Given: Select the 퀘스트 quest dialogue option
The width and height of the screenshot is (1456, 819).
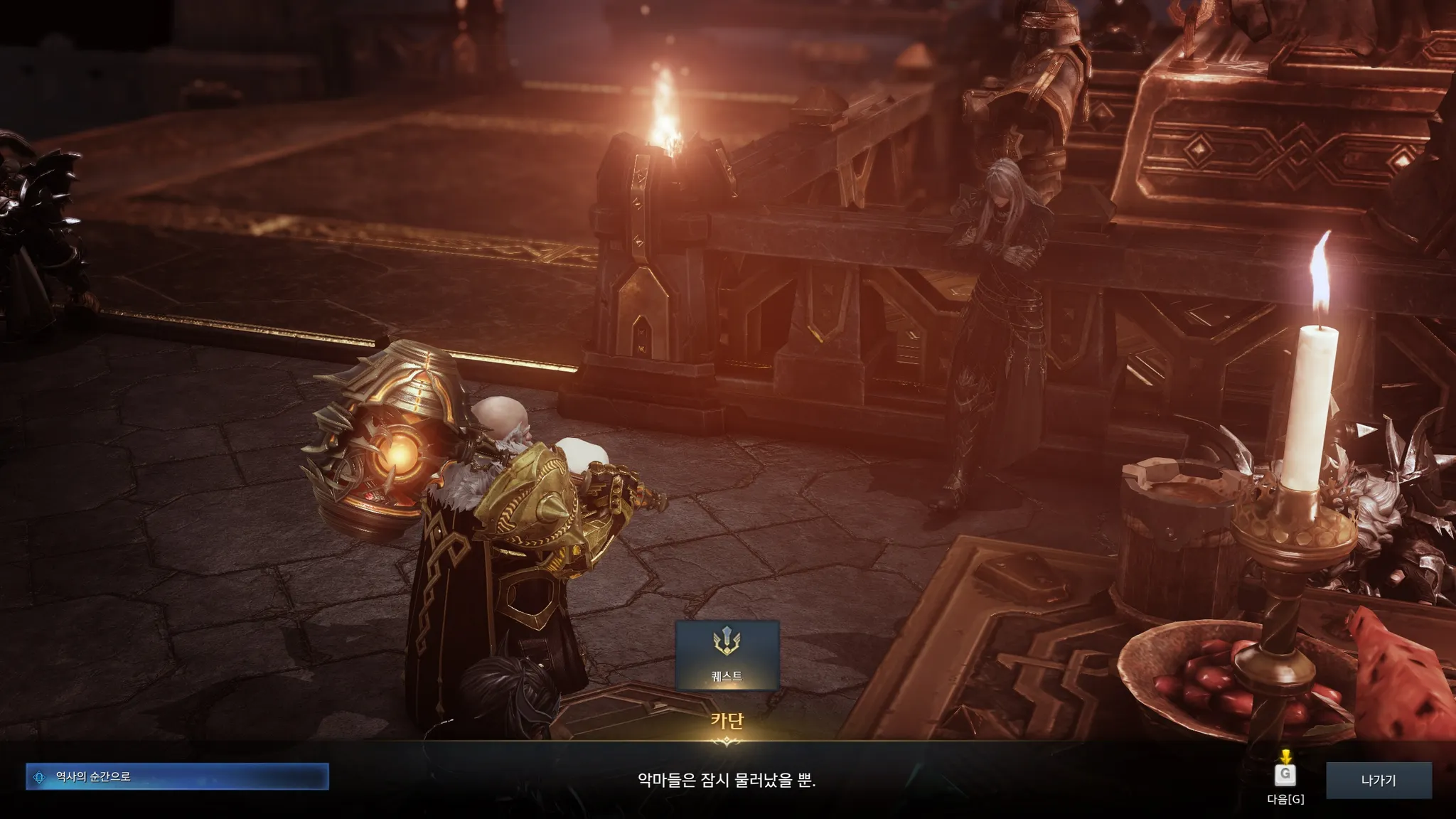Looking at the screenshot, I should coord(727,655).
